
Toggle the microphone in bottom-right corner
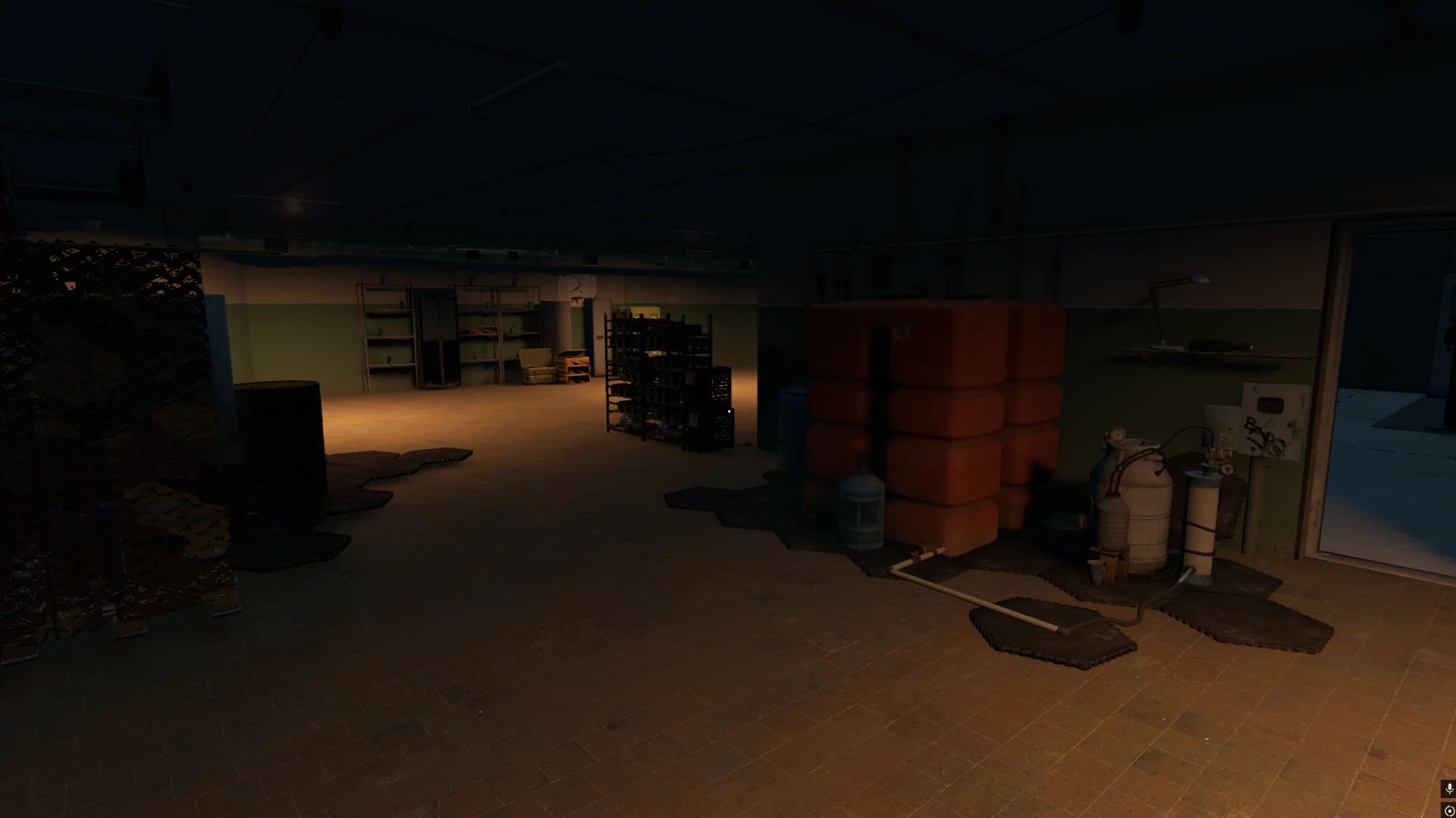pyautogui.click(x=1449, y=787)
